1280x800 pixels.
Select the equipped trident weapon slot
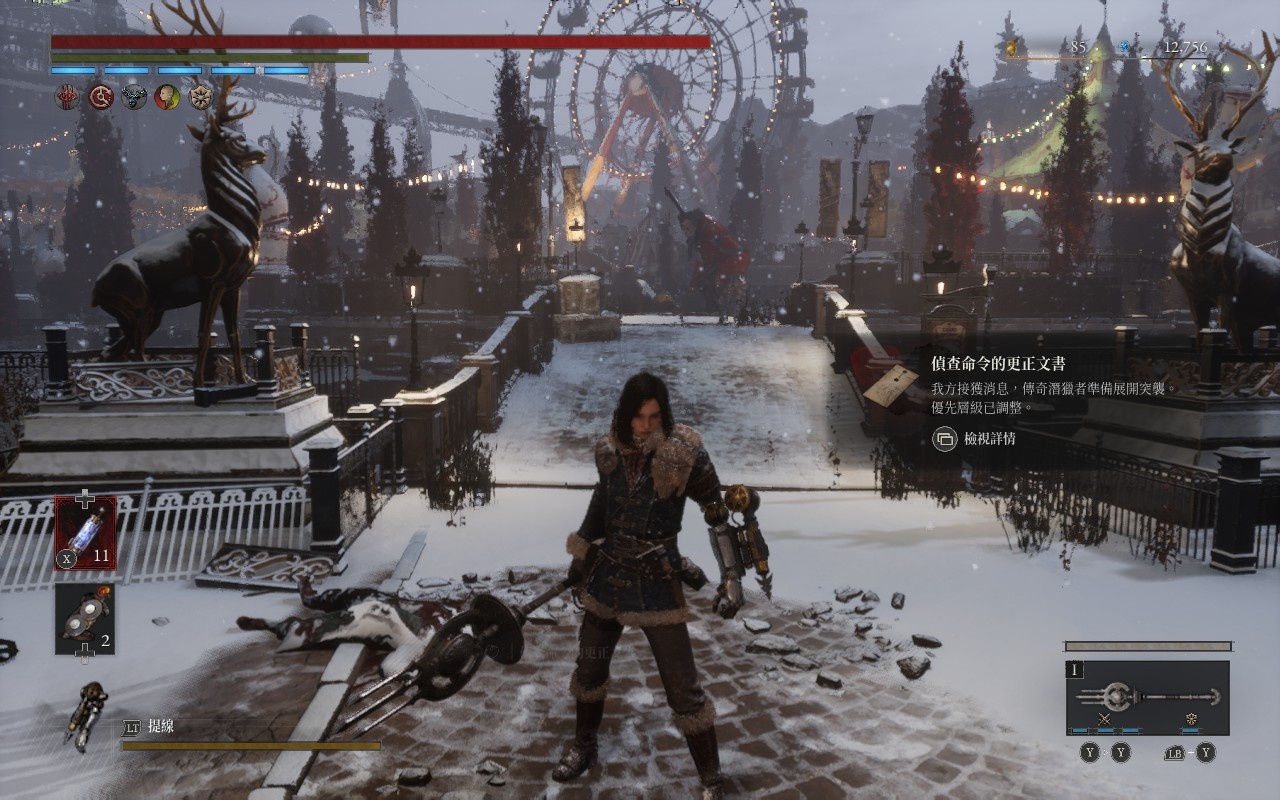coord(1147,696)
